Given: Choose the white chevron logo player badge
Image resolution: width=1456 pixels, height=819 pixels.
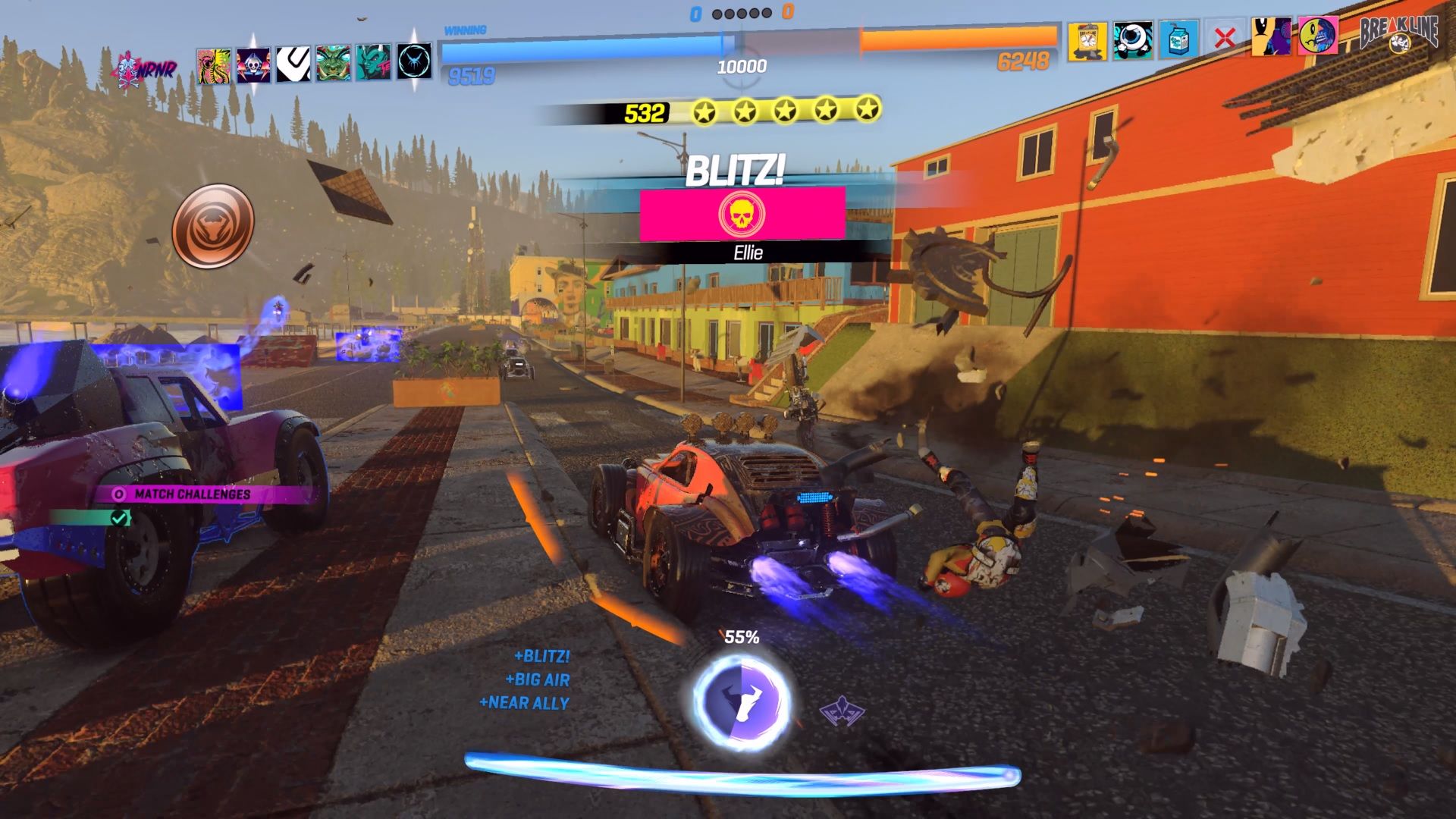Looking at the screenshot, I should [x=293, y=64].
